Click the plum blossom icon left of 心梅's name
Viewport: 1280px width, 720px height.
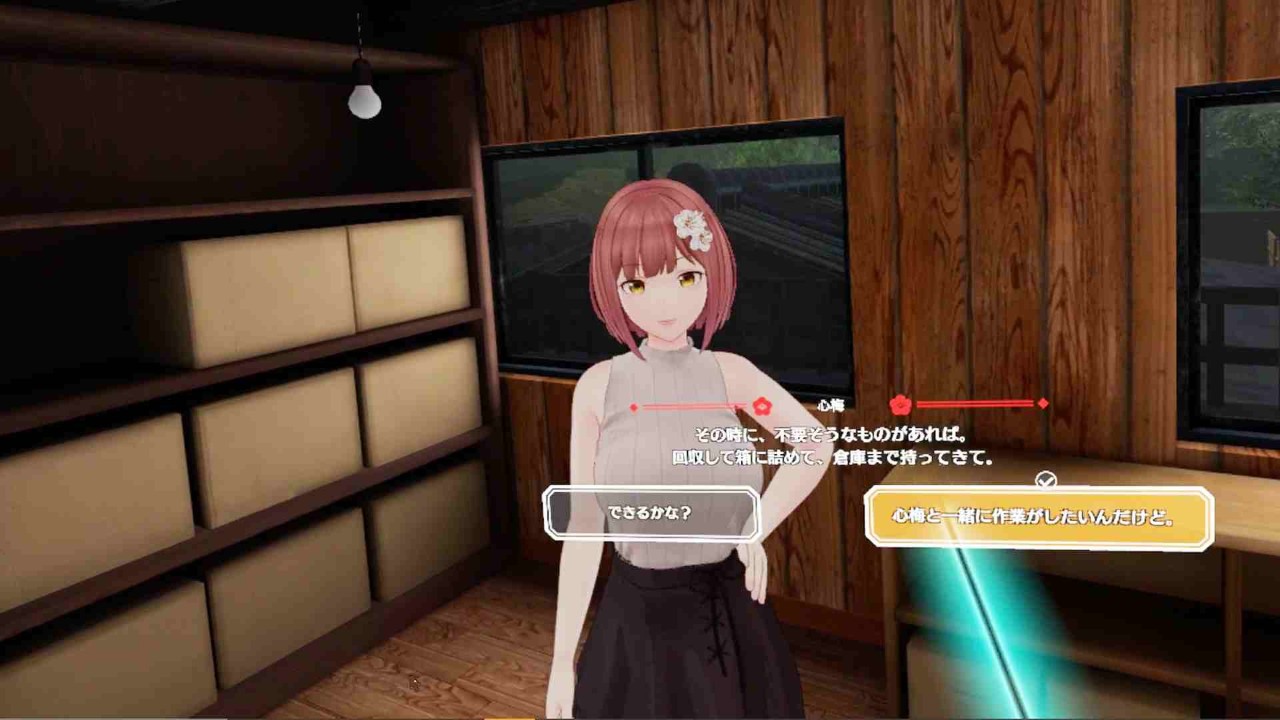762,406
